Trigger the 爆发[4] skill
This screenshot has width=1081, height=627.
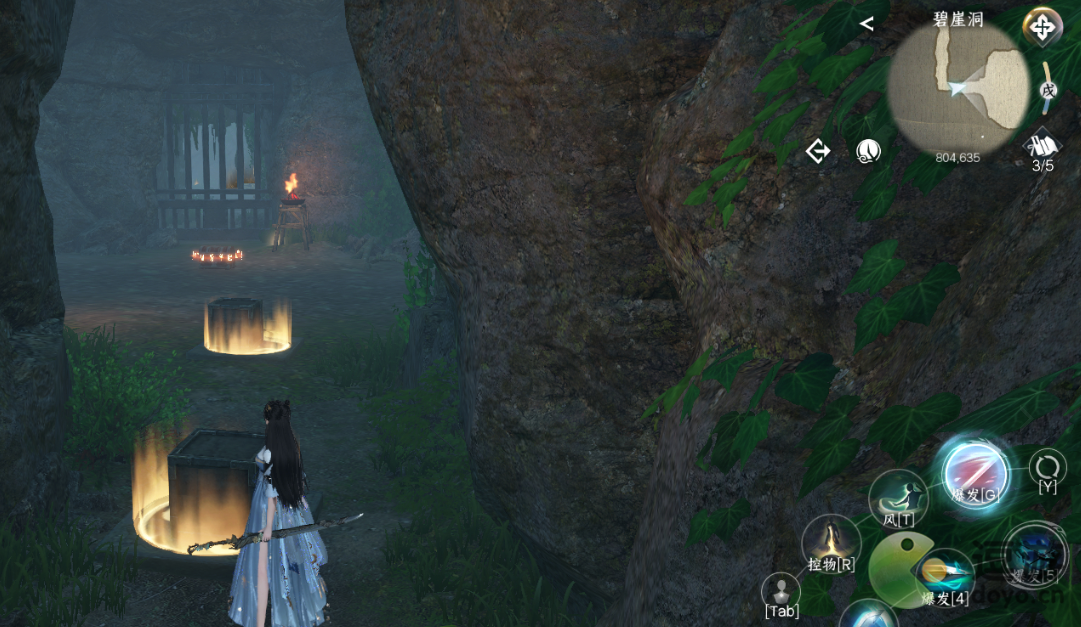945,575
